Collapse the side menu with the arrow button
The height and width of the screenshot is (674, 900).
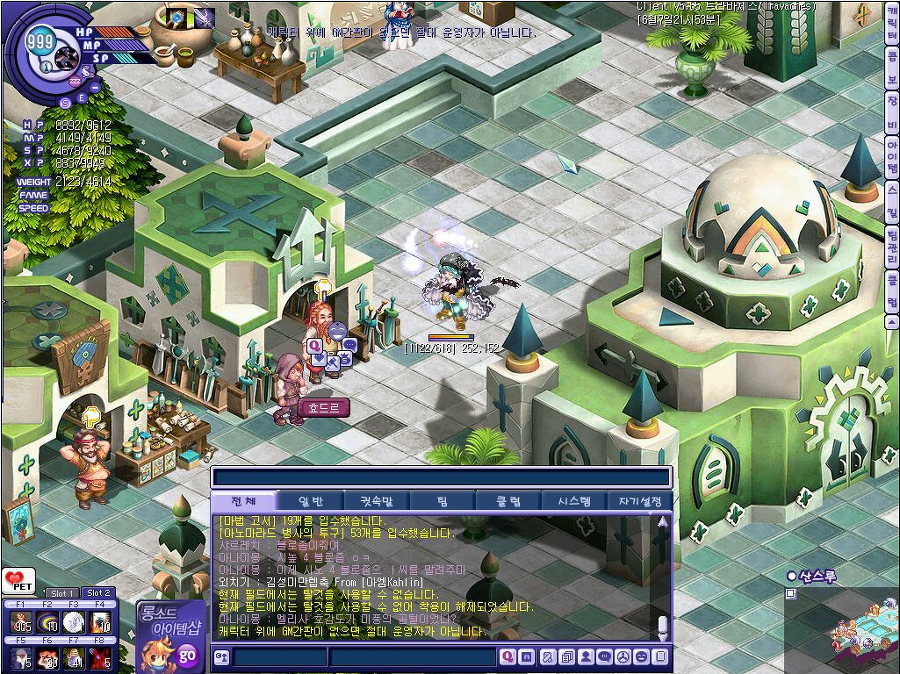tap(891, 321)
